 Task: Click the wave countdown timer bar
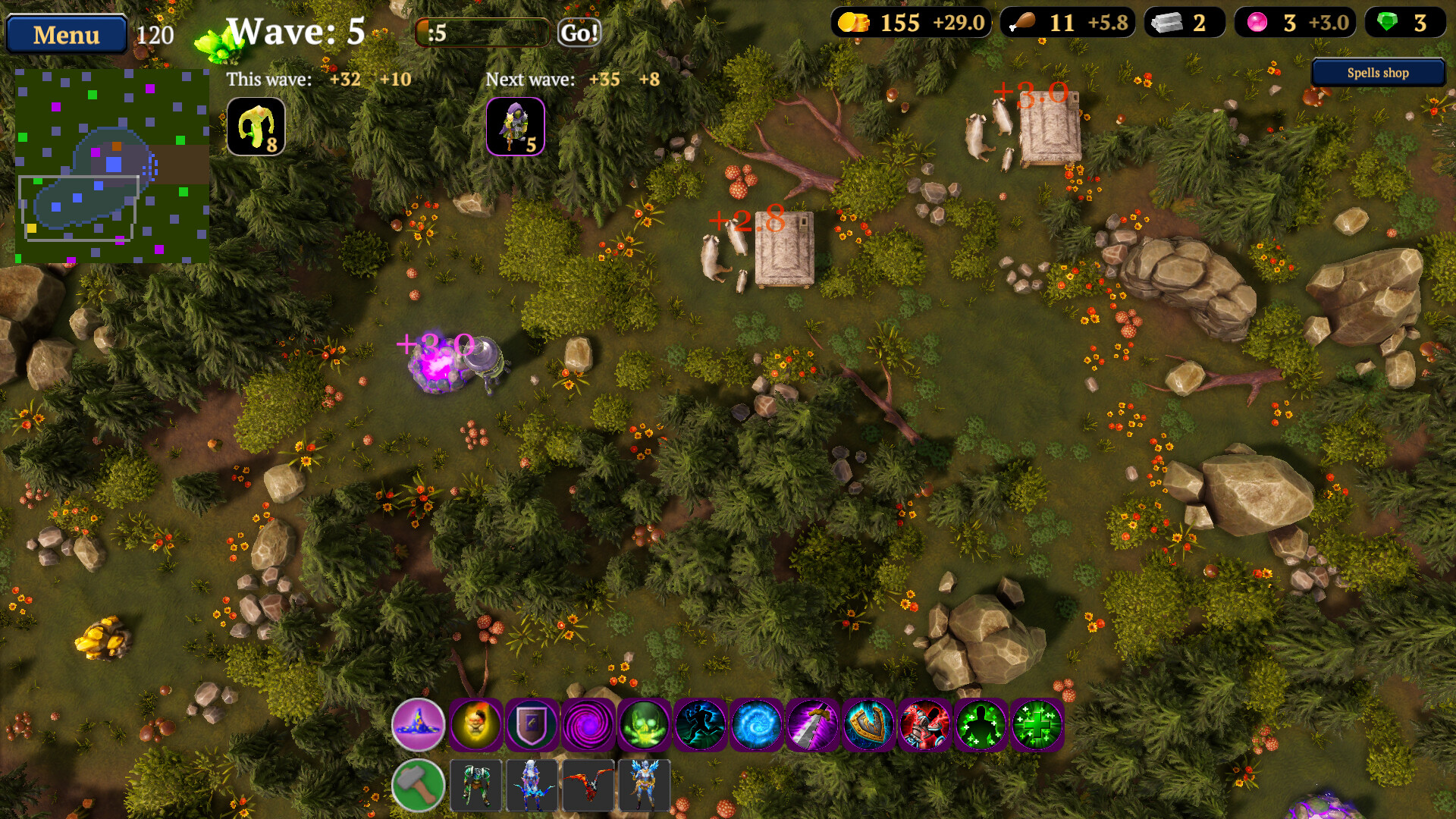(482, 33)
